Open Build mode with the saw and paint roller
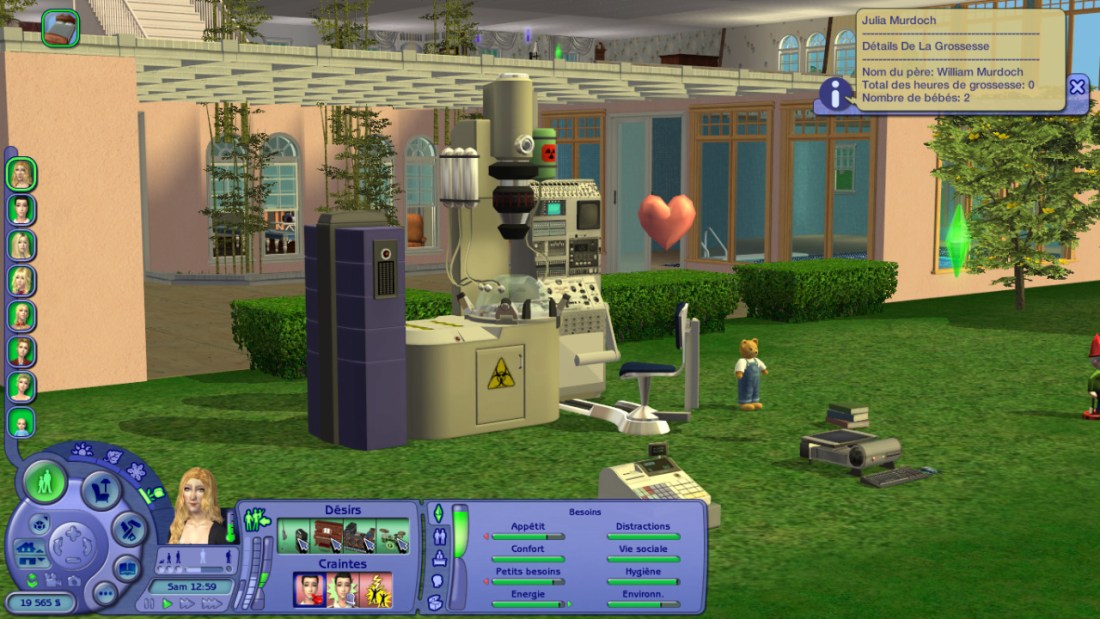Viewport: 1100px width, 619px height. 129,528
